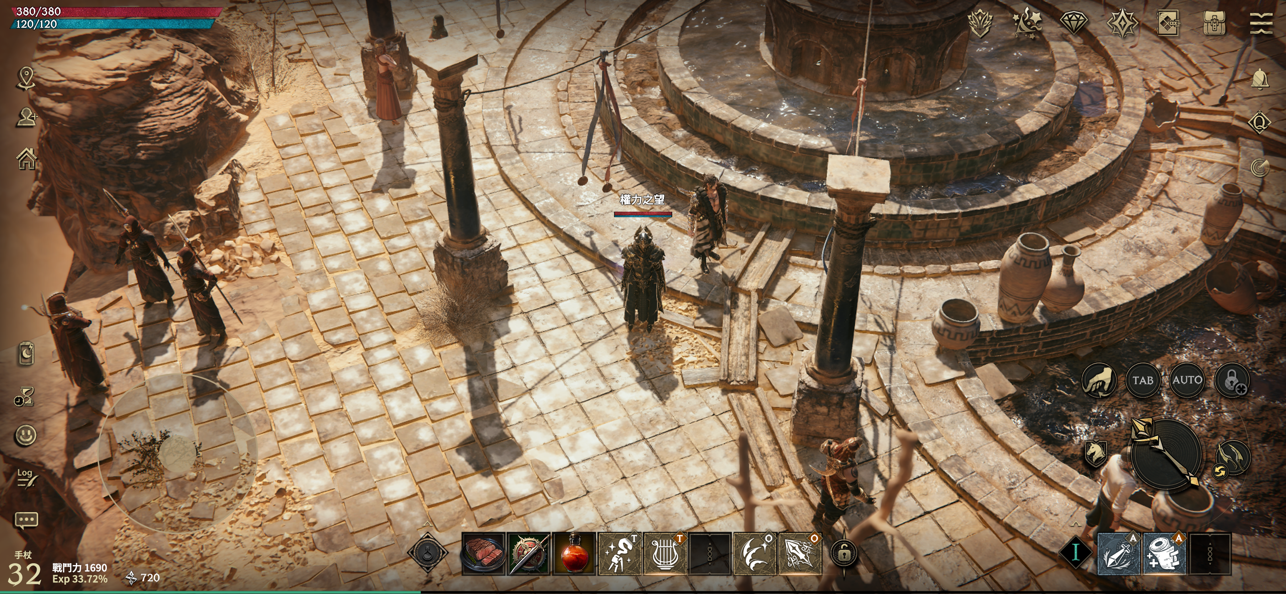Toggle the AUTO combat button

coord(1187,380)
